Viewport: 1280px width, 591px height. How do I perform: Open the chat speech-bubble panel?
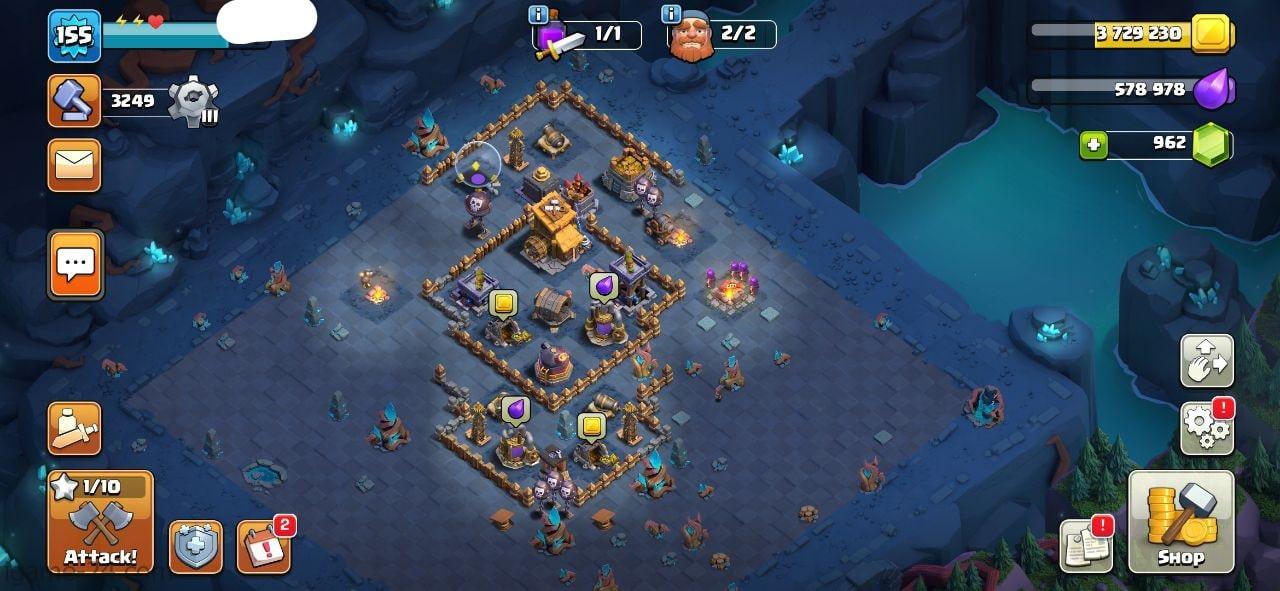click(x=75, y=265)
